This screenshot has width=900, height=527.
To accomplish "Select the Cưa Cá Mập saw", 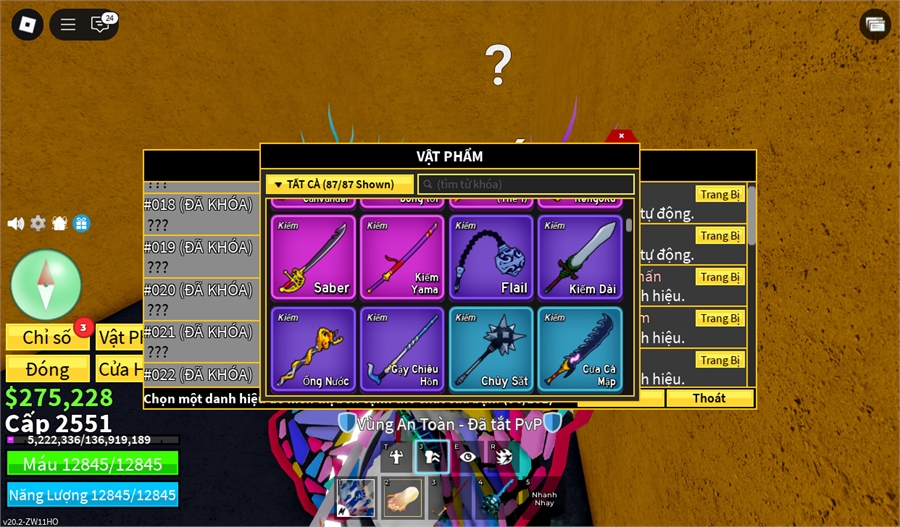I will [x=579, y=347].
